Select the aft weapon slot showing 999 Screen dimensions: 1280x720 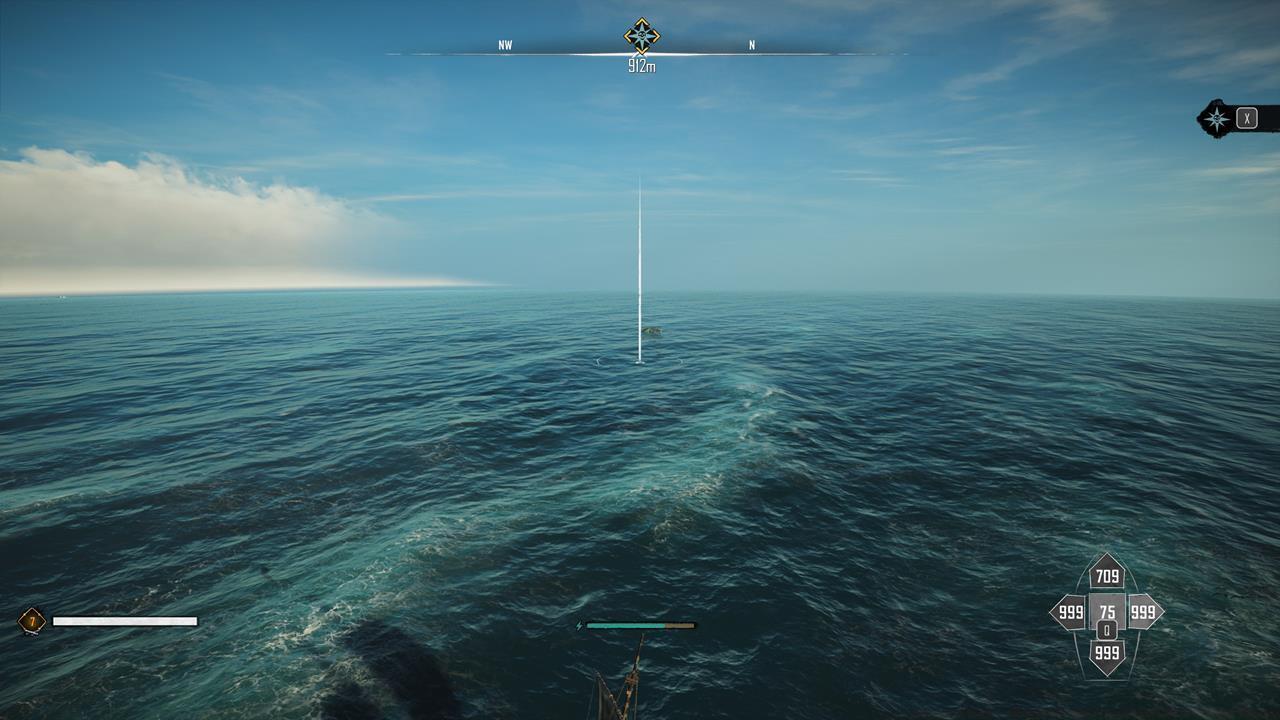click(1106, 652)
